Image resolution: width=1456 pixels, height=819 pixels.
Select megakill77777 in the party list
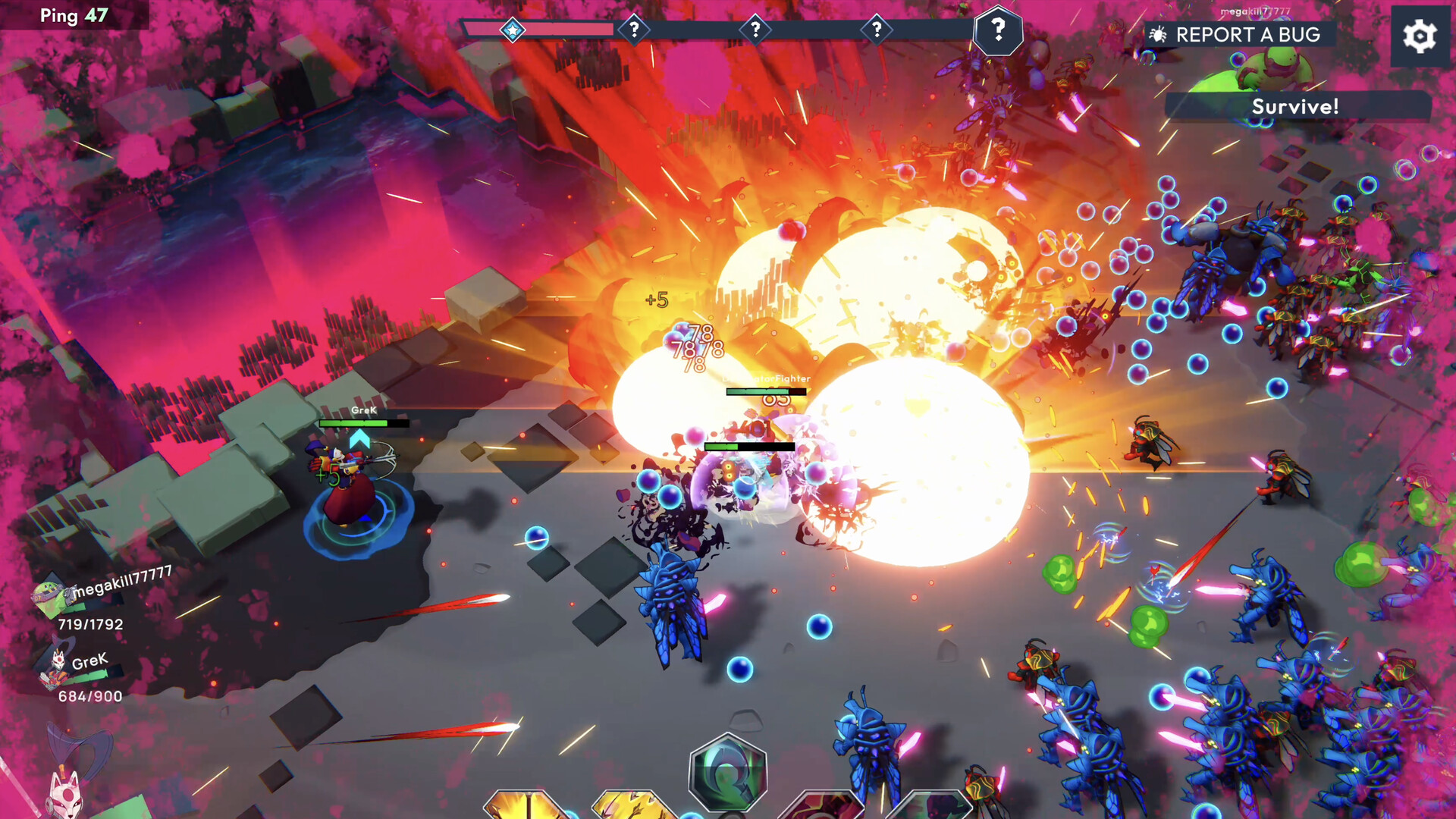[x=50, y=596]
